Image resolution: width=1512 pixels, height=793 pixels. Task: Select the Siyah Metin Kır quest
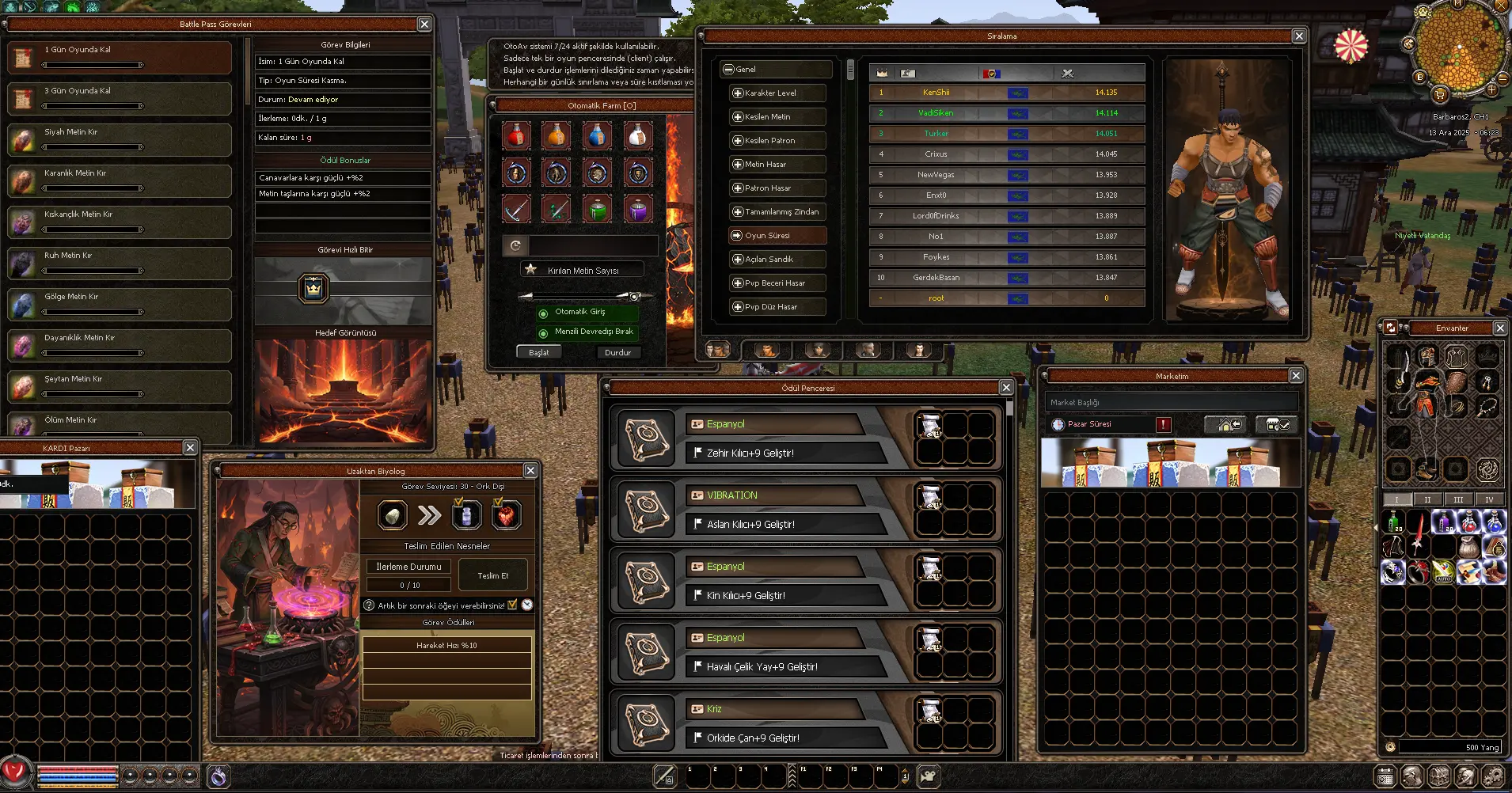click(x=119, y=139)
